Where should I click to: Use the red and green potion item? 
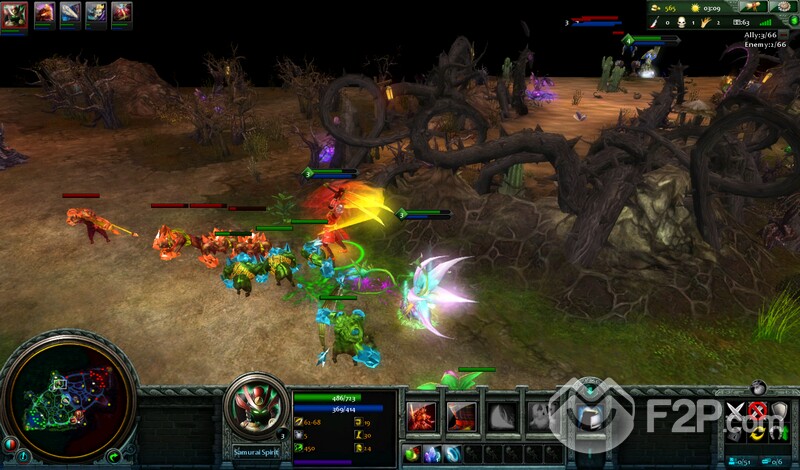(412, 455)
